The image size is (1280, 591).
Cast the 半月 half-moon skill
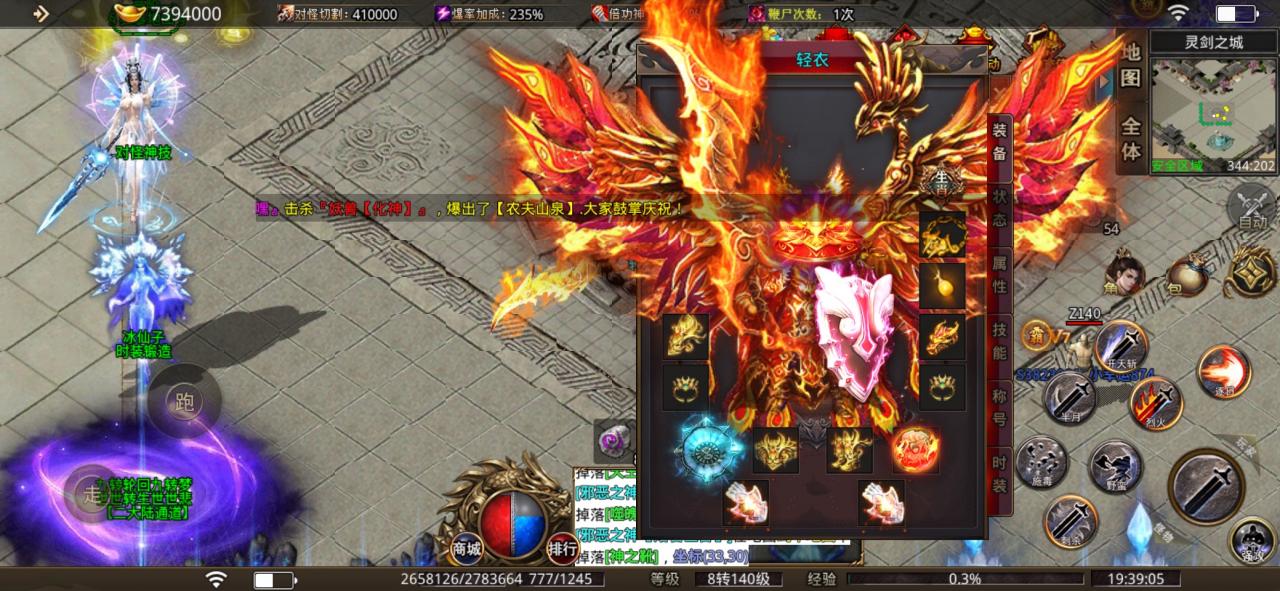[x=1069, y=396]
